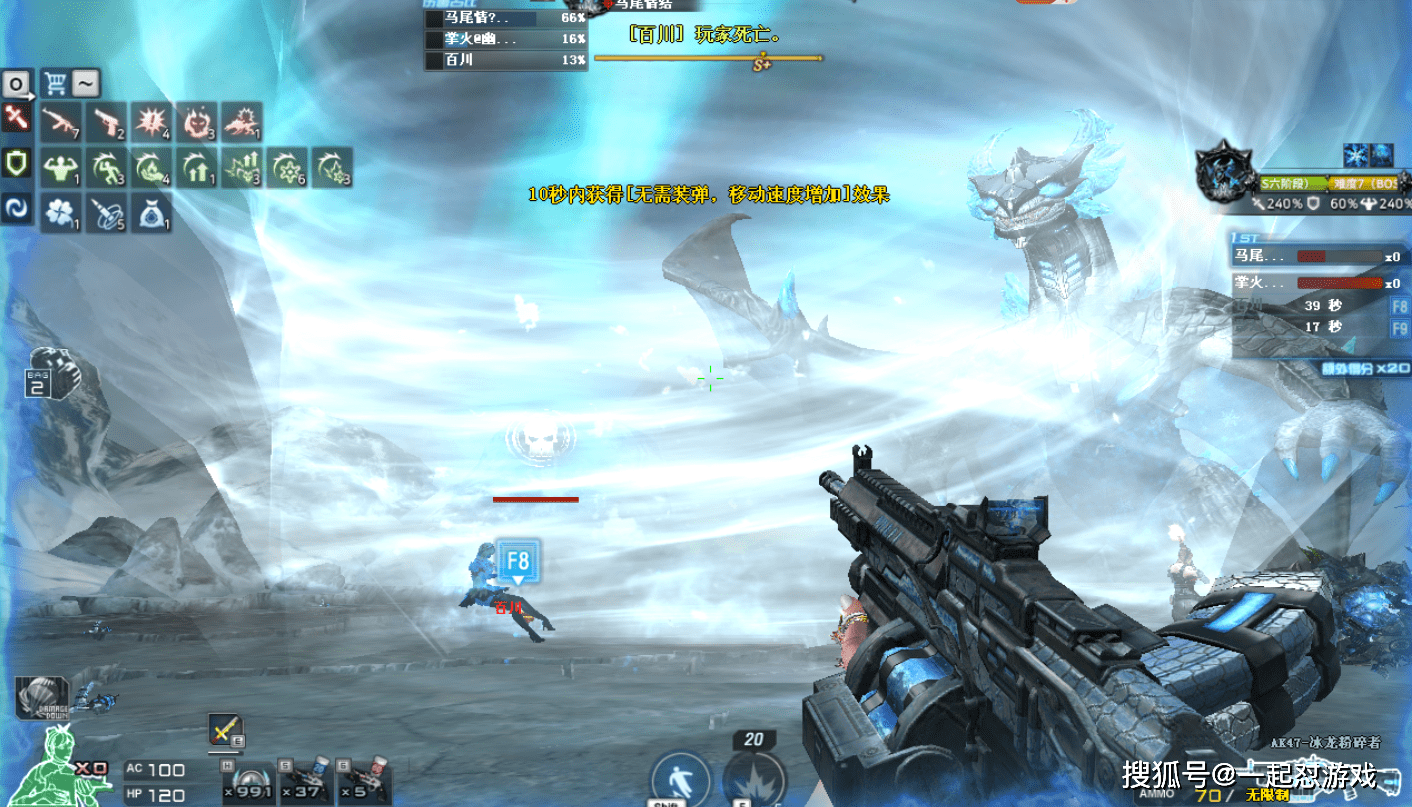Use the blue syringe item x37

tap(305, 780)
